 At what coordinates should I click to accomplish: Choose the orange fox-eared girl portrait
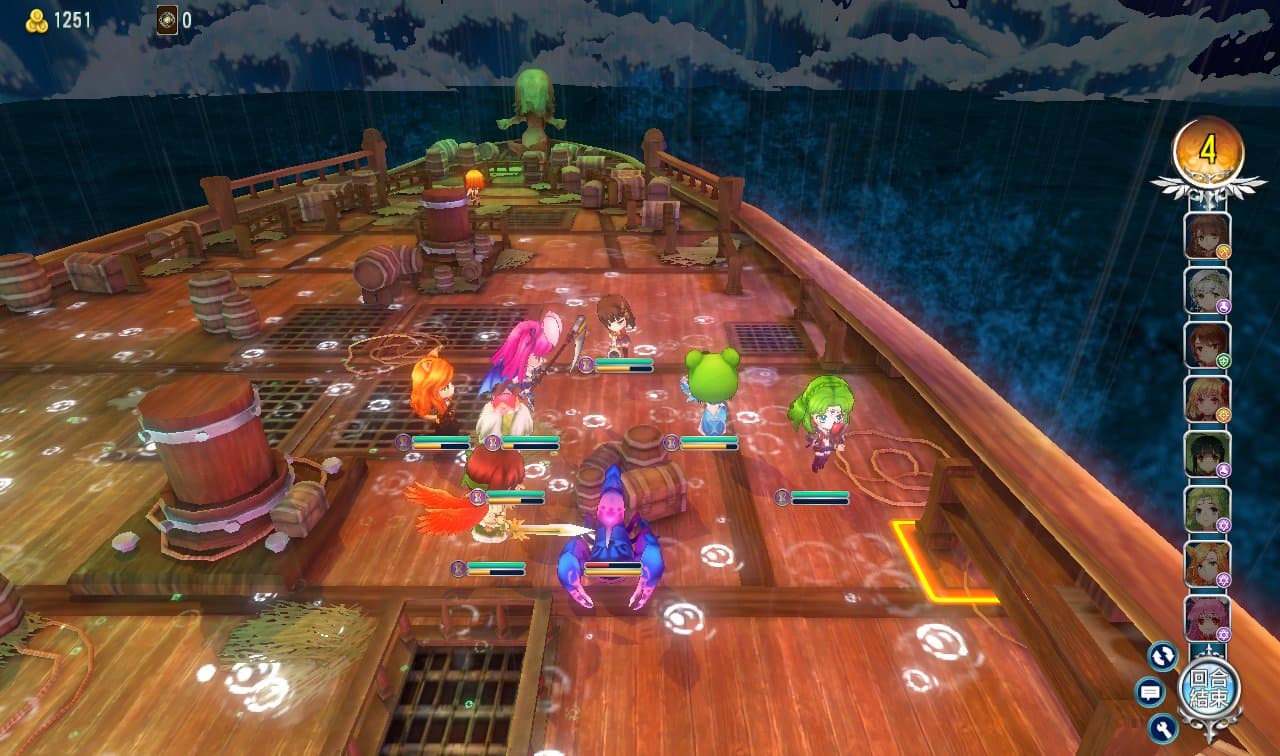pyautogui.click(x=1207, y=563)
